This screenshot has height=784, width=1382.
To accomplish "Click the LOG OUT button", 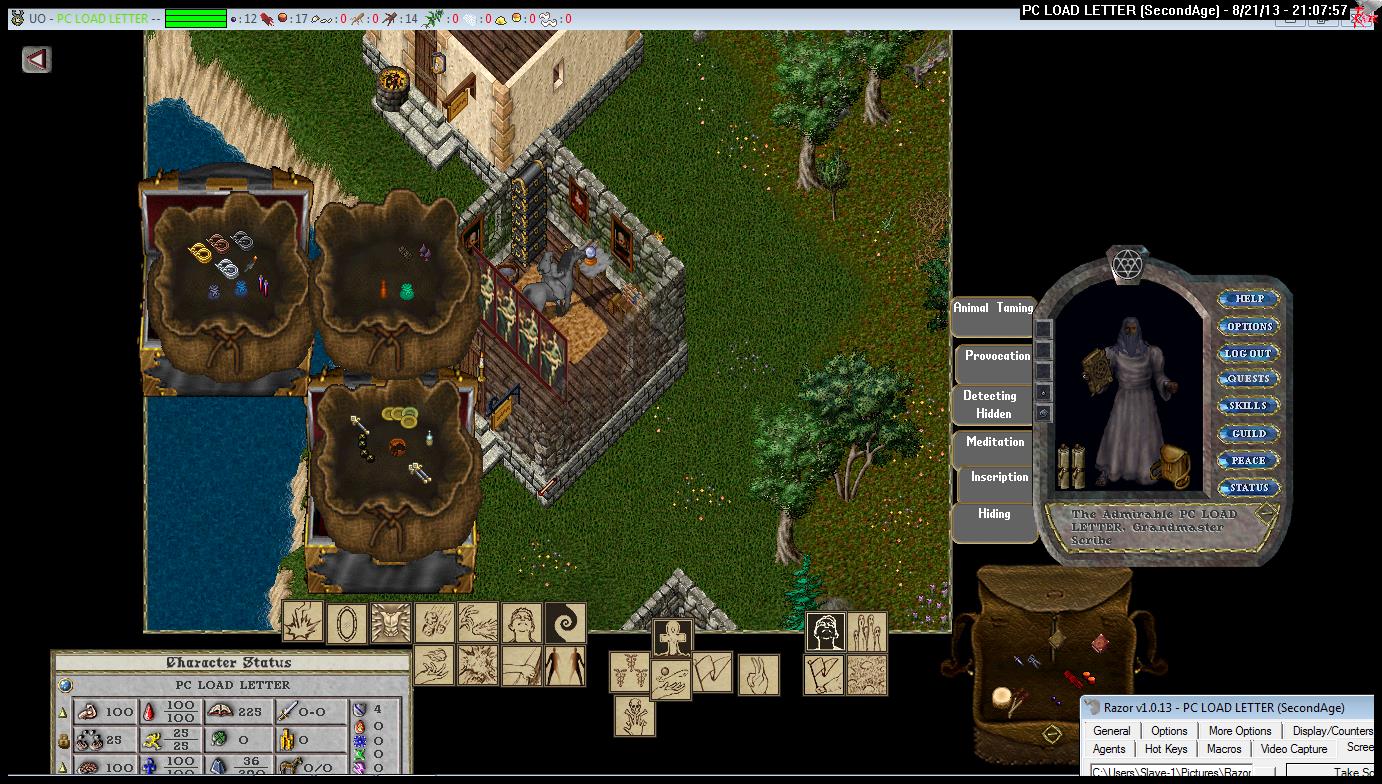I will pos(1249,353).
